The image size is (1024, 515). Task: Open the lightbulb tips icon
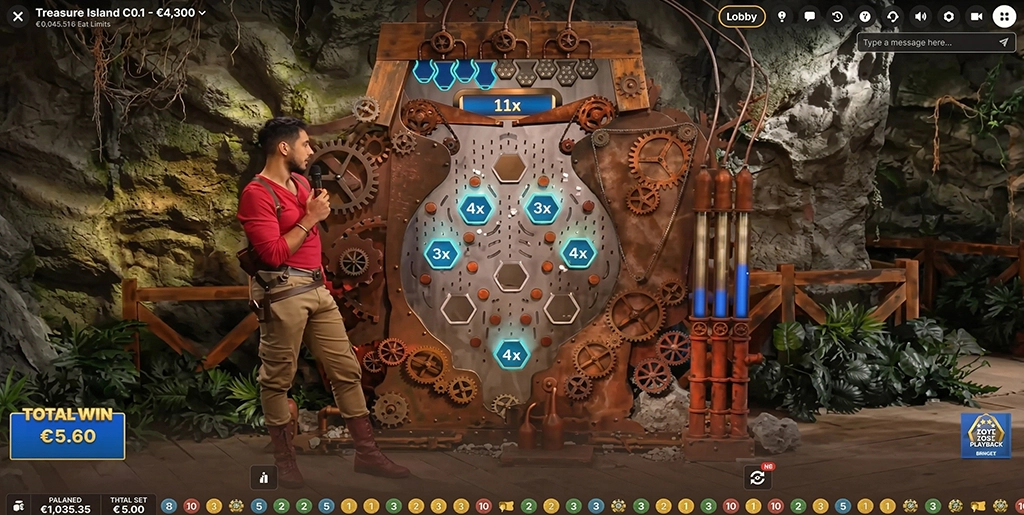pyautogui.click(x=782, y=16)
